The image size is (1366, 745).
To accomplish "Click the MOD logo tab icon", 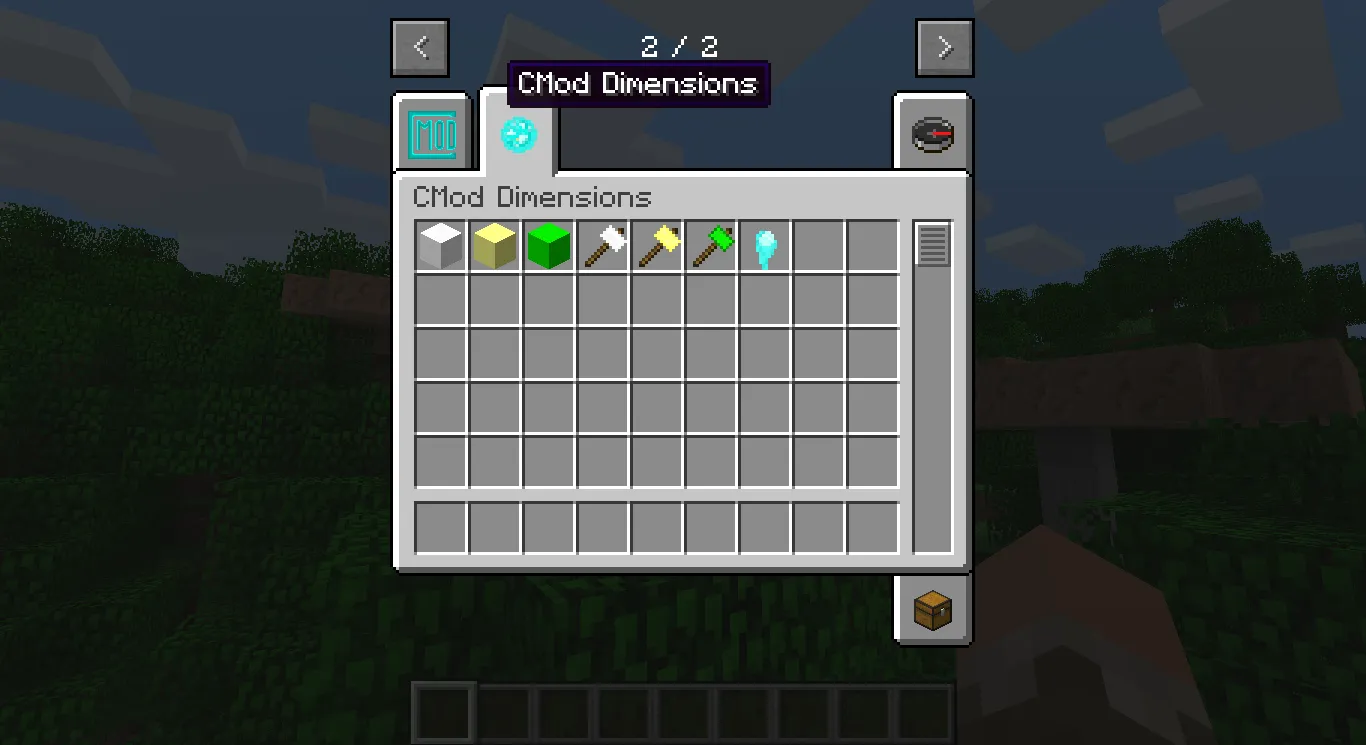I will point(431,133).
